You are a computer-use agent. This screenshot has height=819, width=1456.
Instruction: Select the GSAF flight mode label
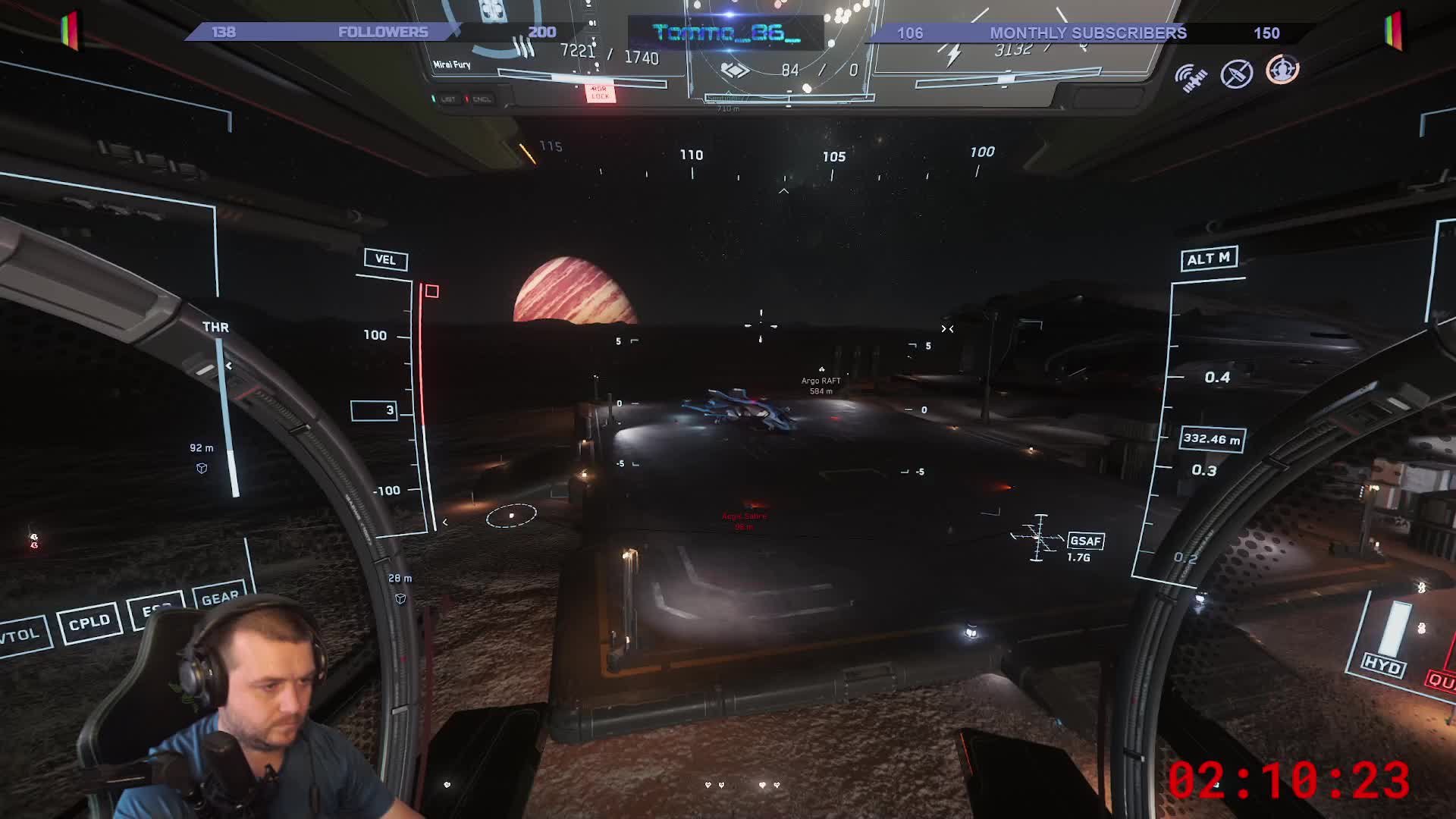coord(1085,541)
